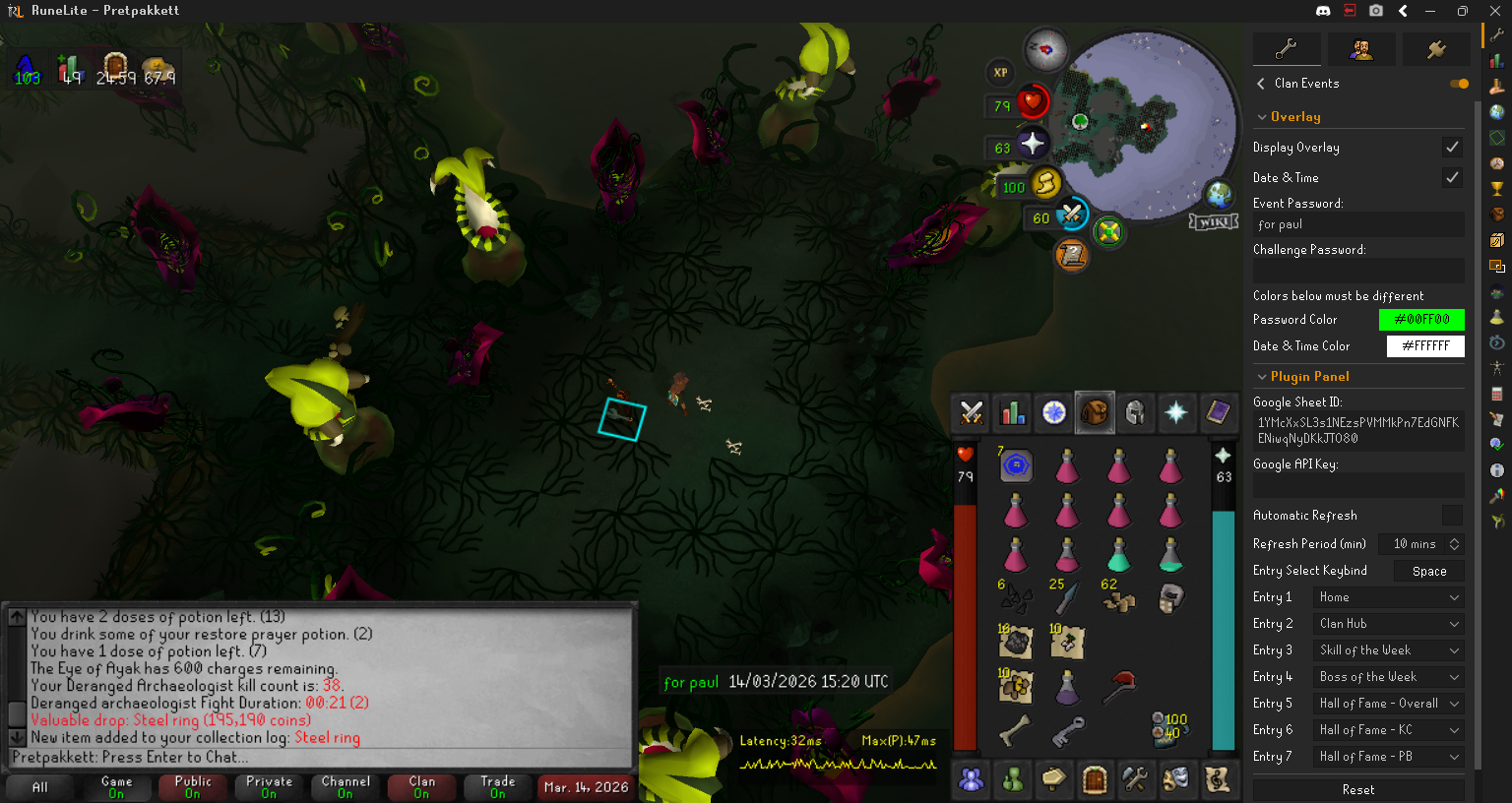Uncheck the Display Overlay checkbox
This screenshot has width=1512, height=803.
click(1452, 147)
